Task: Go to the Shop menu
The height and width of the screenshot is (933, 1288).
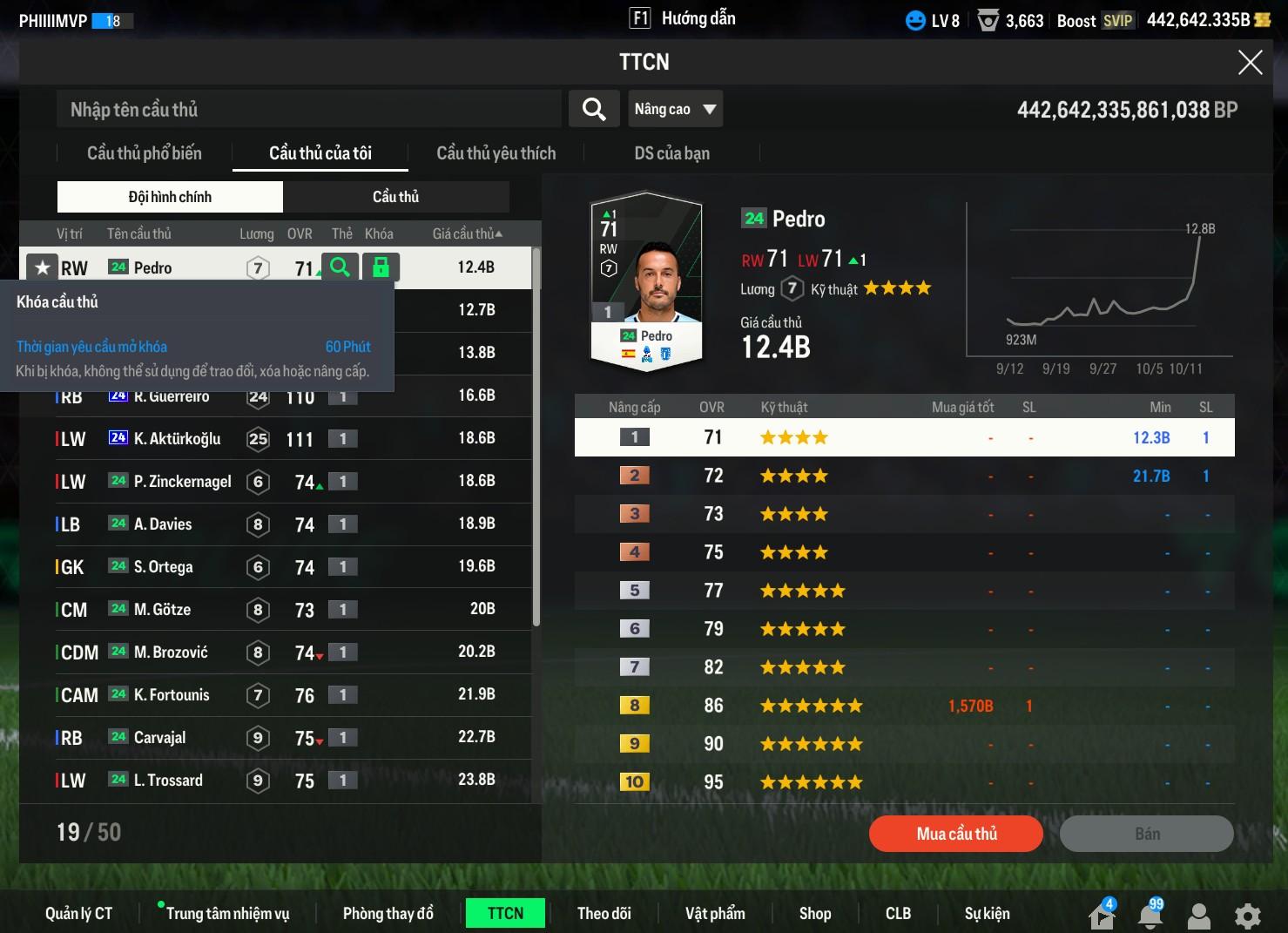Action: 814,913
